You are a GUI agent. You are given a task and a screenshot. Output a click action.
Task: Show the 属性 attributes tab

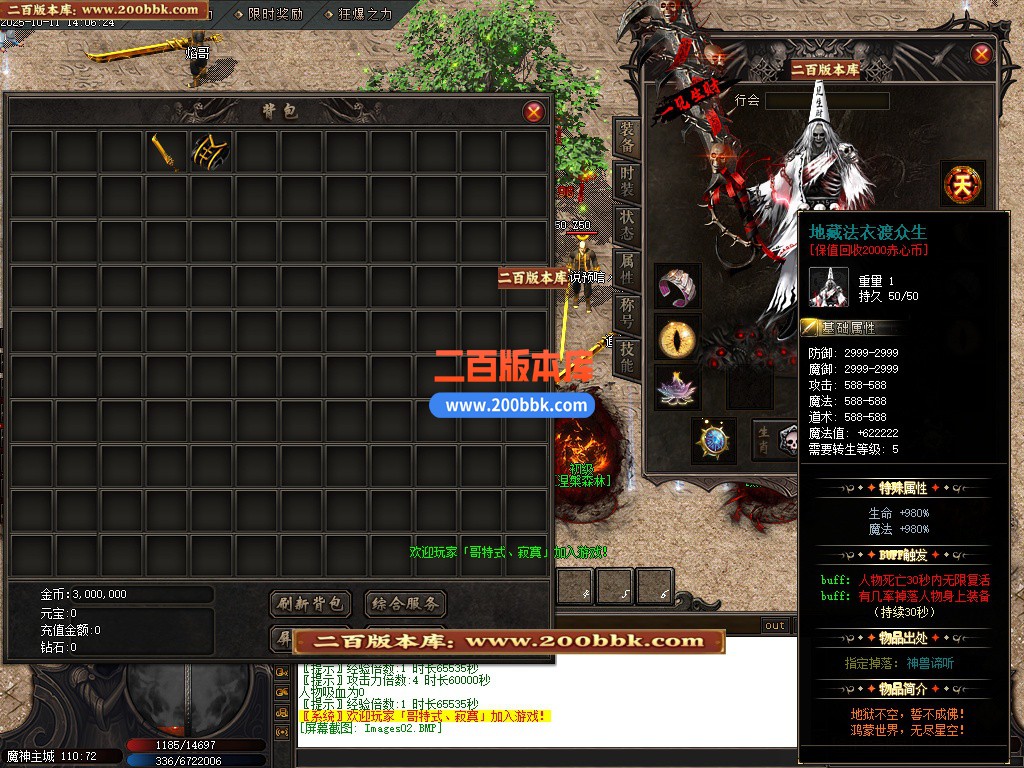[x=626, y=266]
